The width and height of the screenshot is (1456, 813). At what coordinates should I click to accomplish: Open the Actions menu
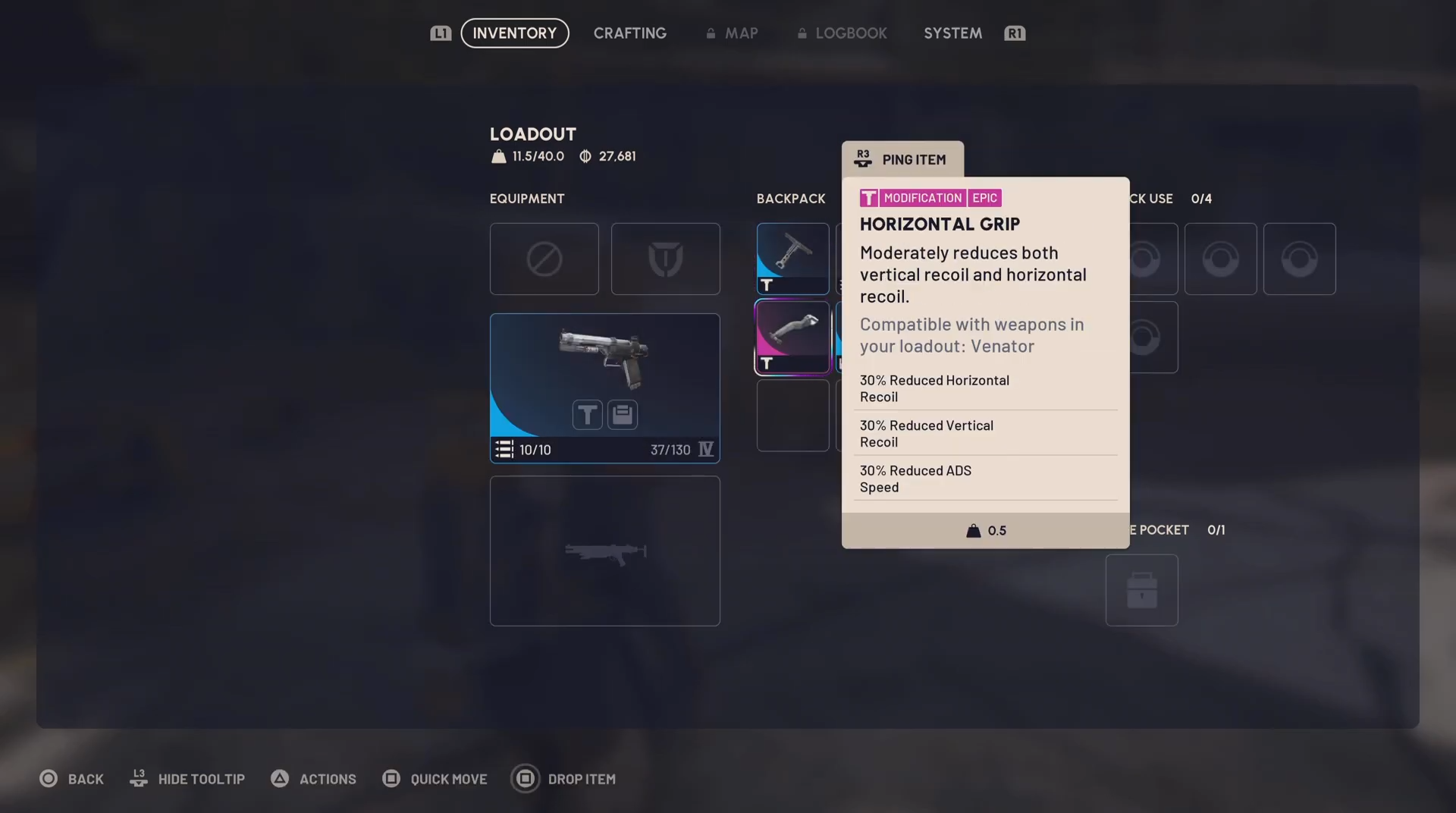313,779
